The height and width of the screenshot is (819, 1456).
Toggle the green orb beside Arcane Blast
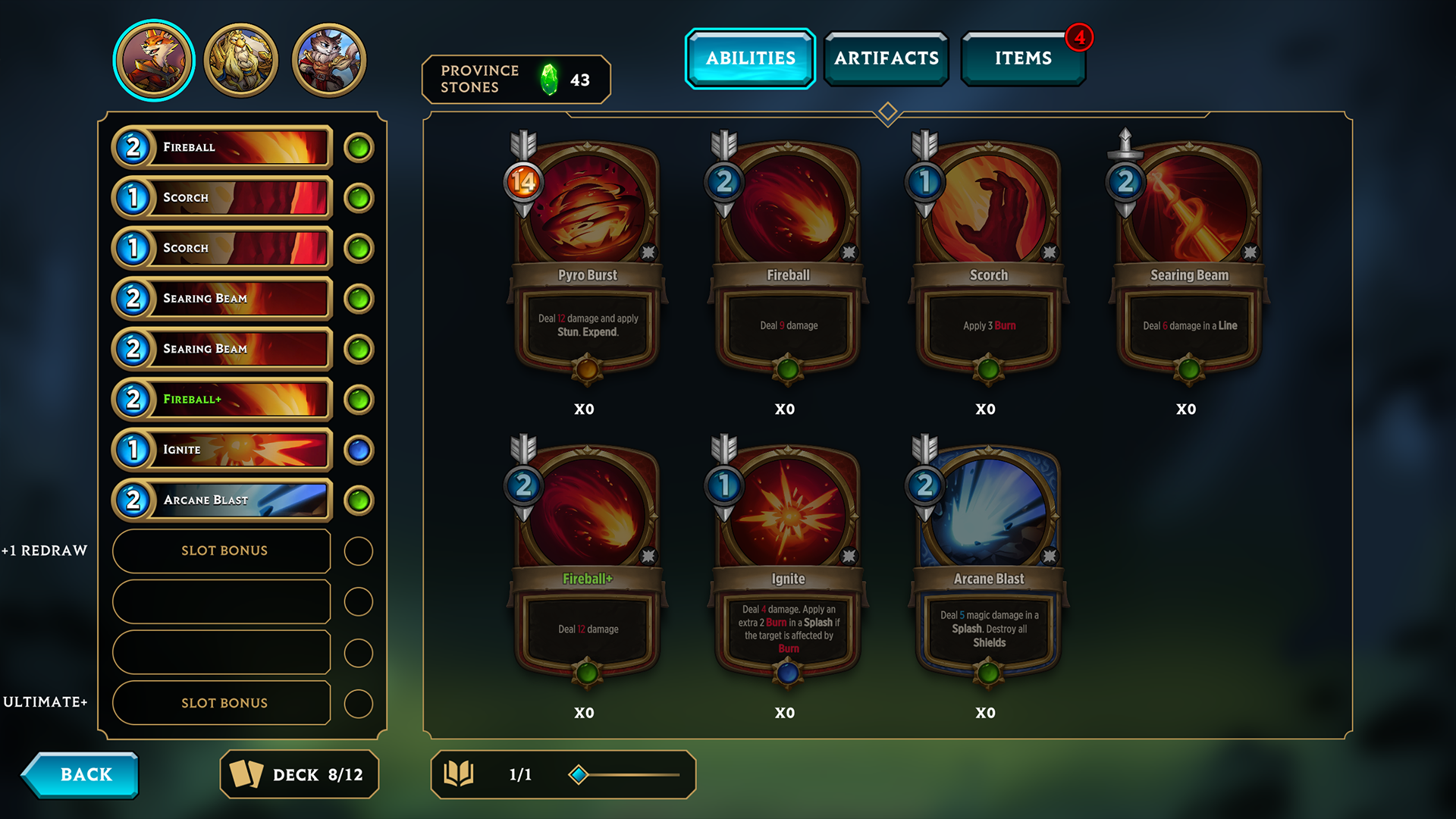pos(358,500)
